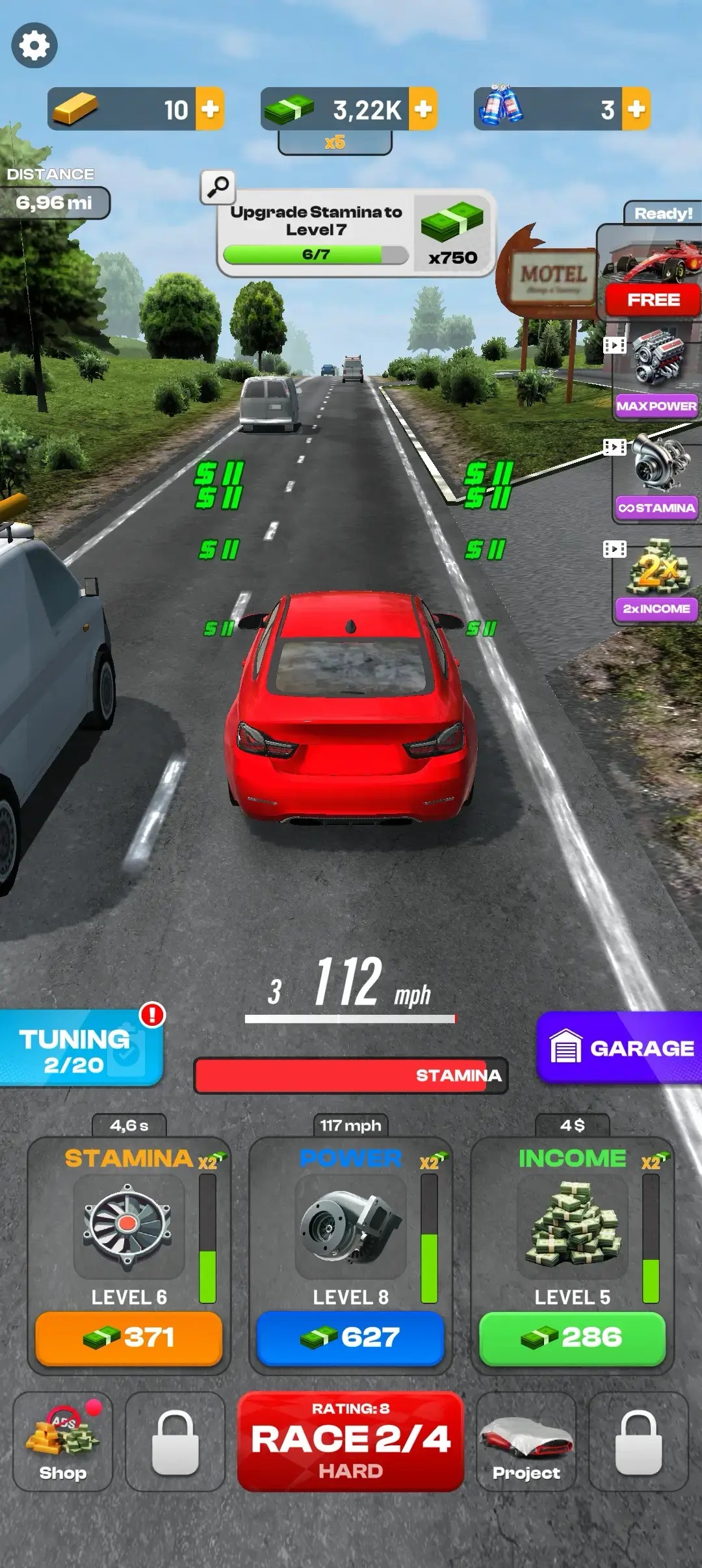Viewport: 702px width, 1568px height.
Task: Upgrade Income for 286 cash
Action: pos(572,1338)
